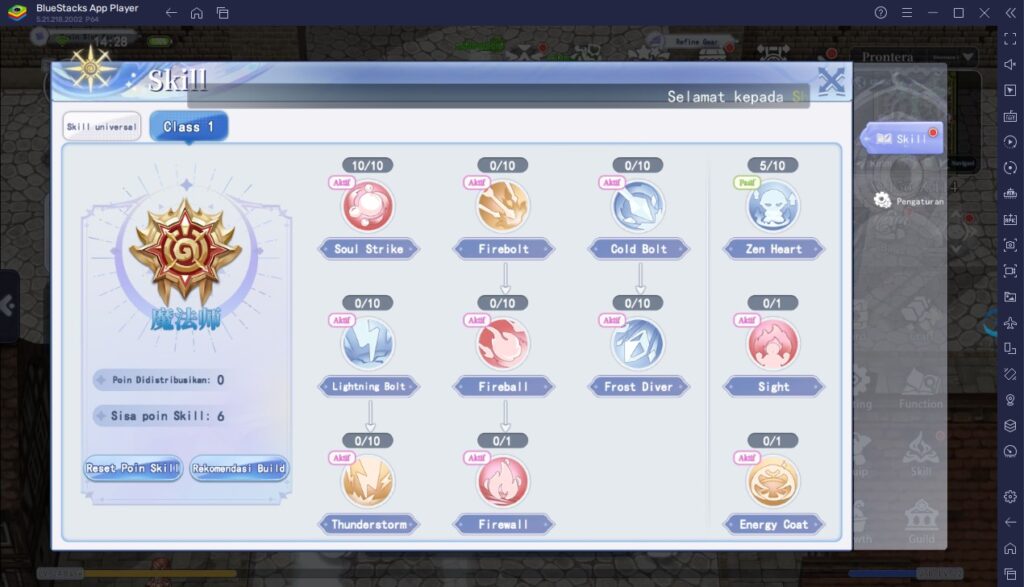The height and width of the screenshot is (587, 1024).
Task: Click the Reset Poin Skill button
Action: (x=133, y=468)
